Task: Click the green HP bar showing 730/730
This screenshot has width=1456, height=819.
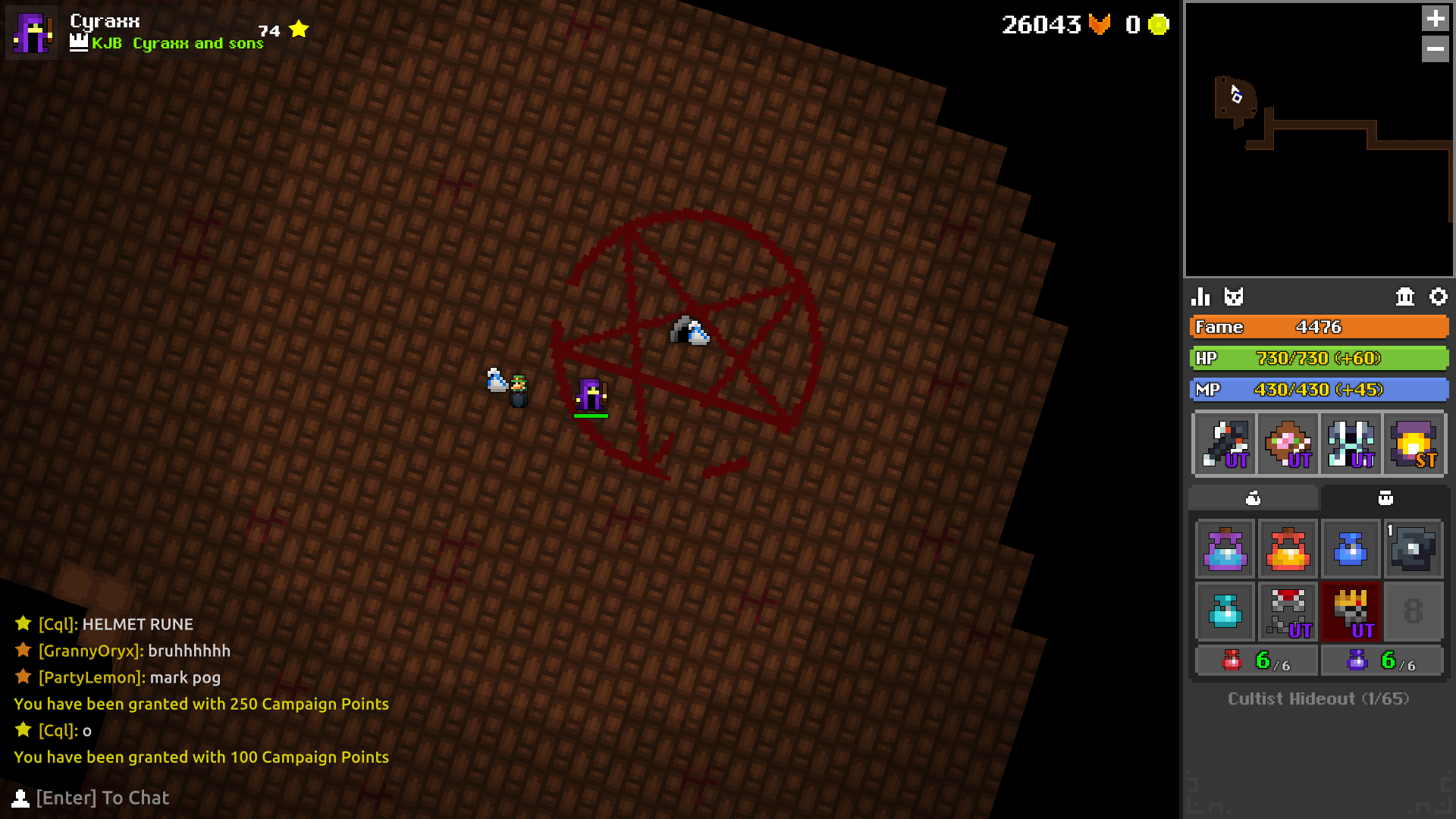Action: click(1318, 358)
